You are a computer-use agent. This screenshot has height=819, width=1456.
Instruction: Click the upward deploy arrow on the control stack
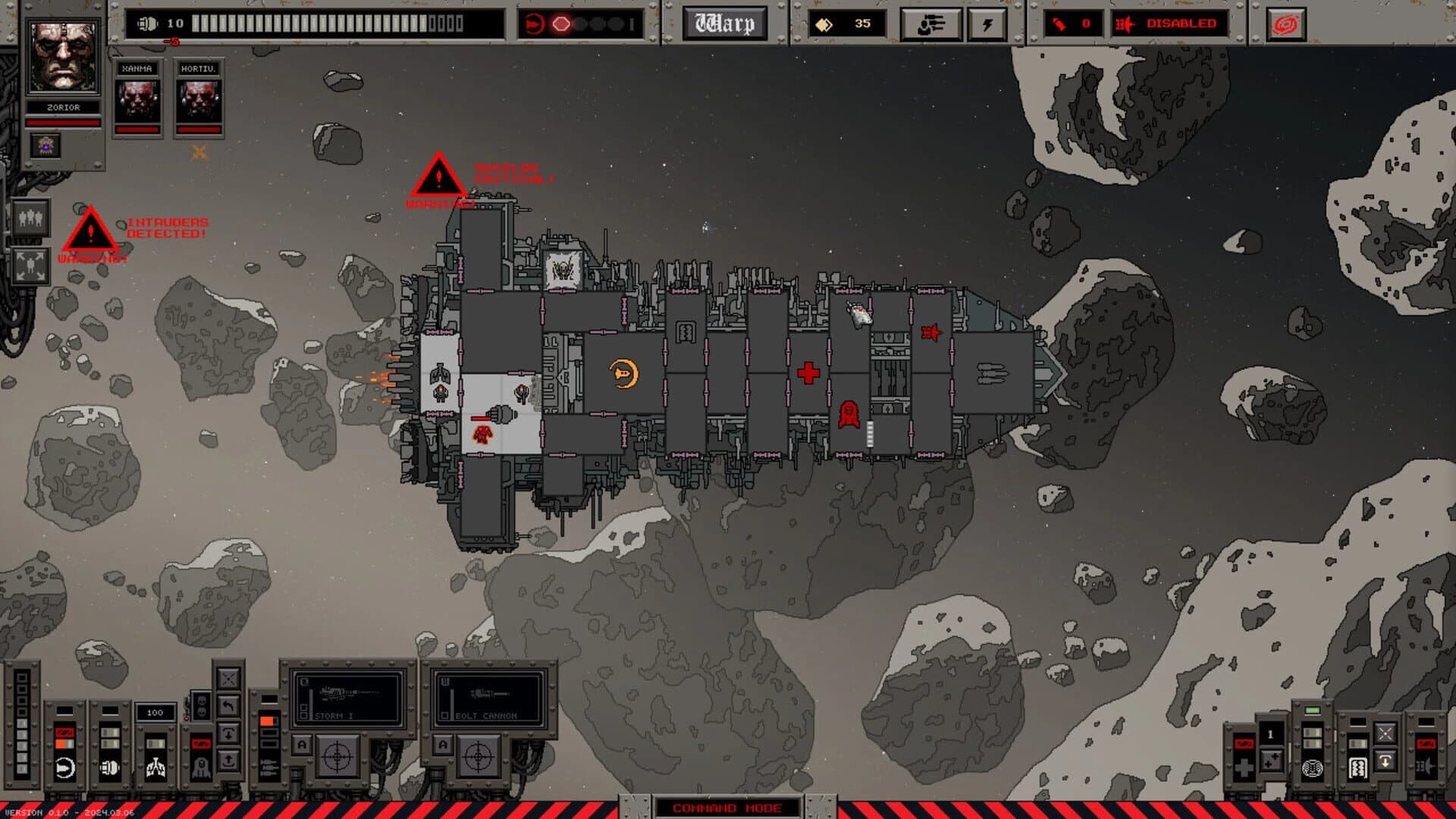point(227,761)
